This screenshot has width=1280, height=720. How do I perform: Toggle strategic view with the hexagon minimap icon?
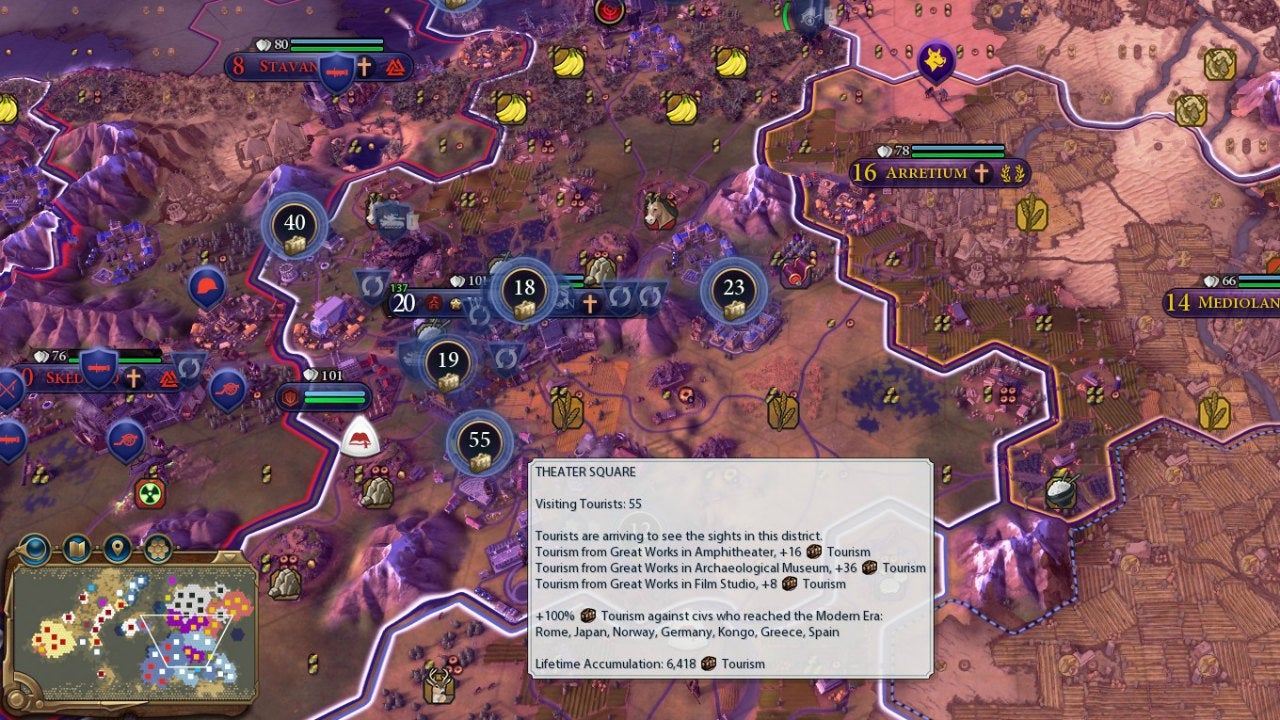point(156,548)
